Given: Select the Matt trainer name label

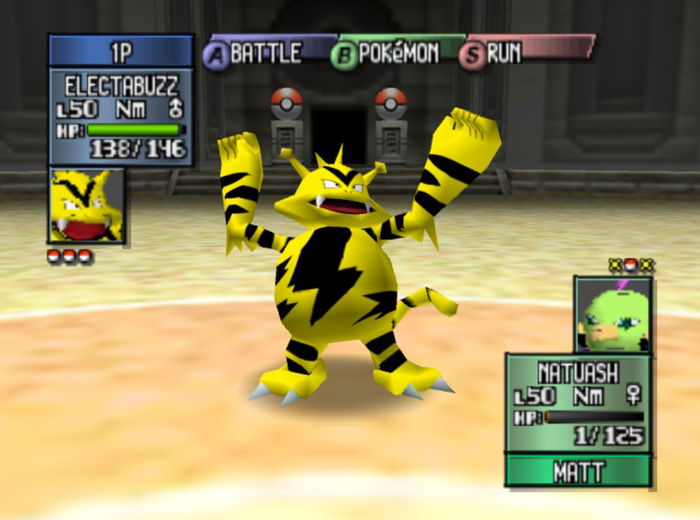Looking at the screenshot, I should (578, 471).
